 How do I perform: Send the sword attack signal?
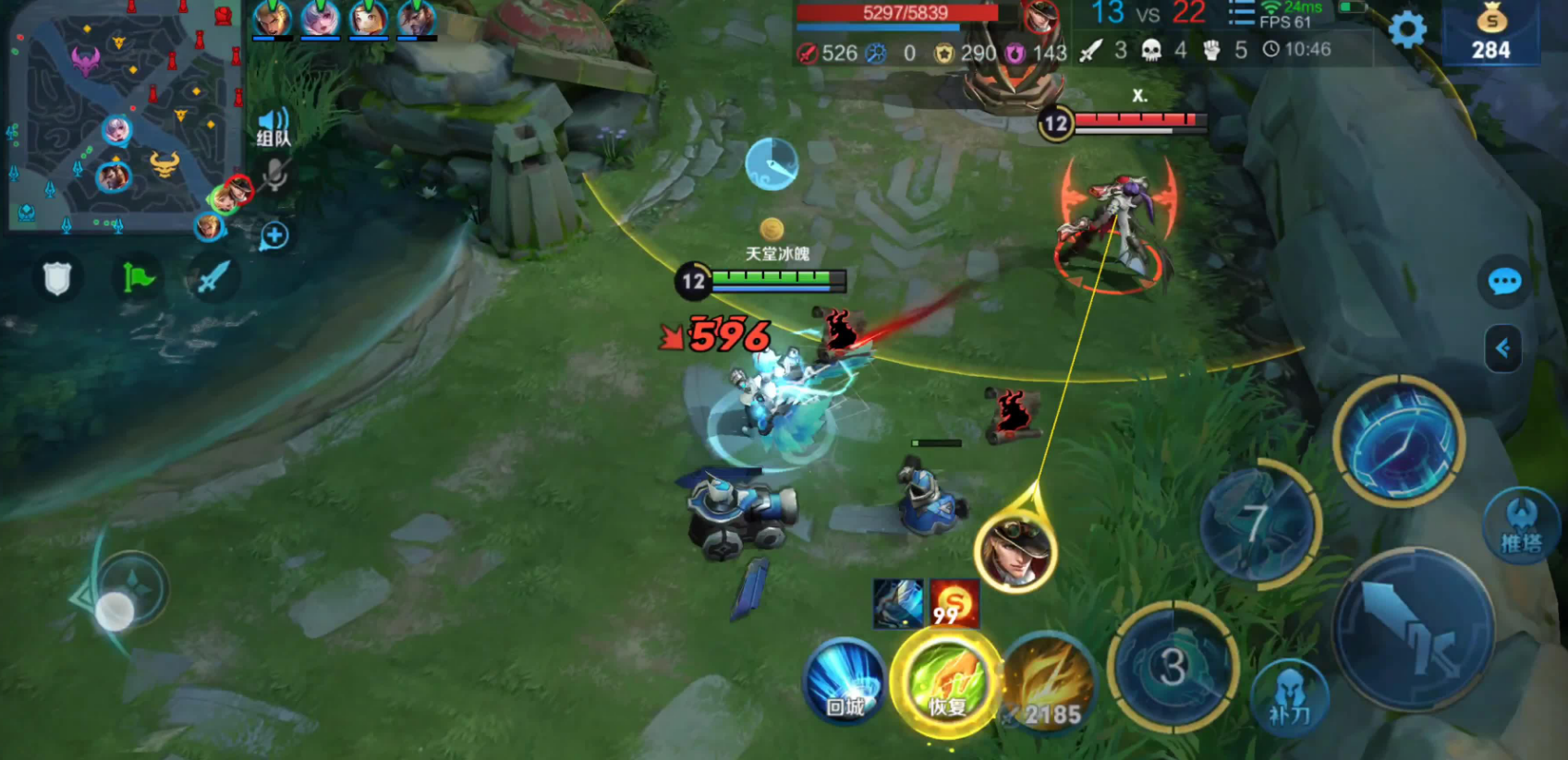click(x=212, y=277)
